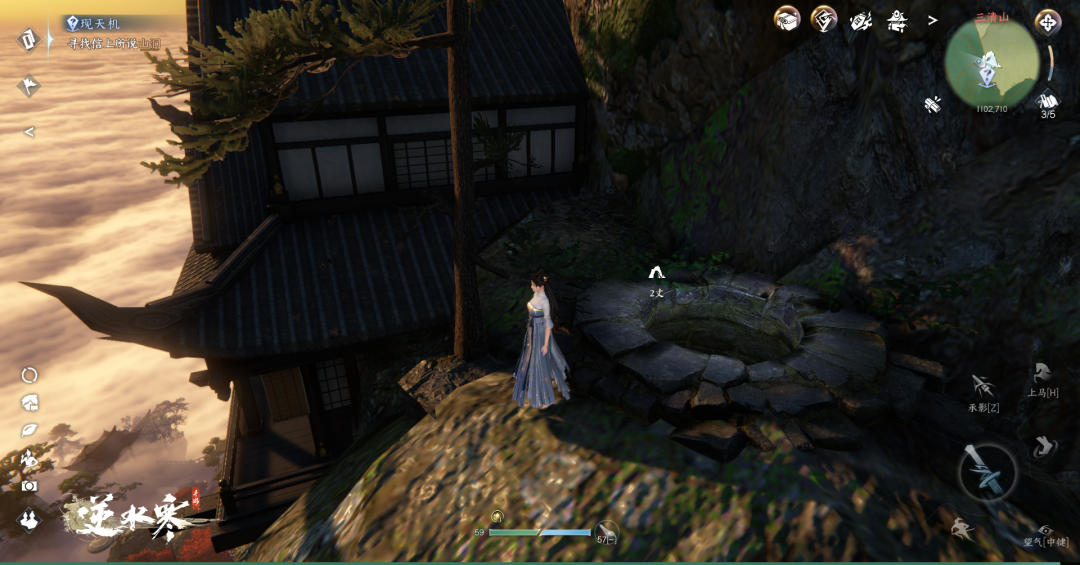Click the four-petal round button above the minimap
This screenshot has width=1080, height=565.
[1047, 21]
